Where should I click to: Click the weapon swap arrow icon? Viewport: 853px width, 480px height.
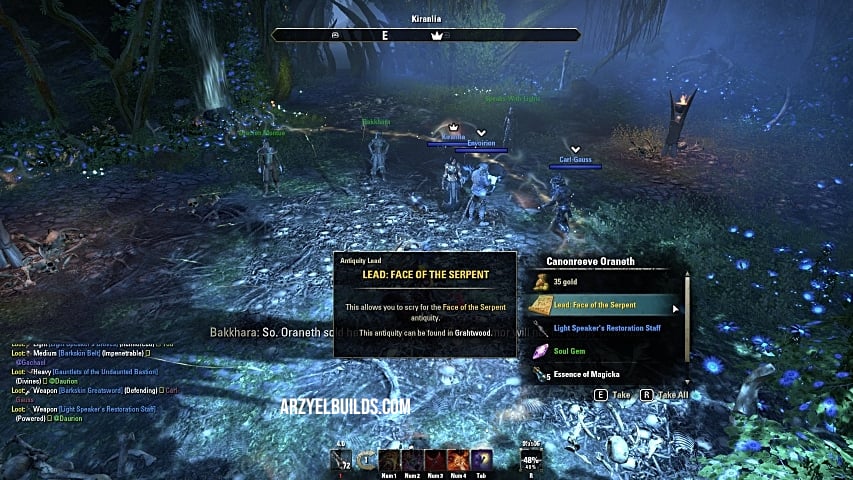point(366,461)
